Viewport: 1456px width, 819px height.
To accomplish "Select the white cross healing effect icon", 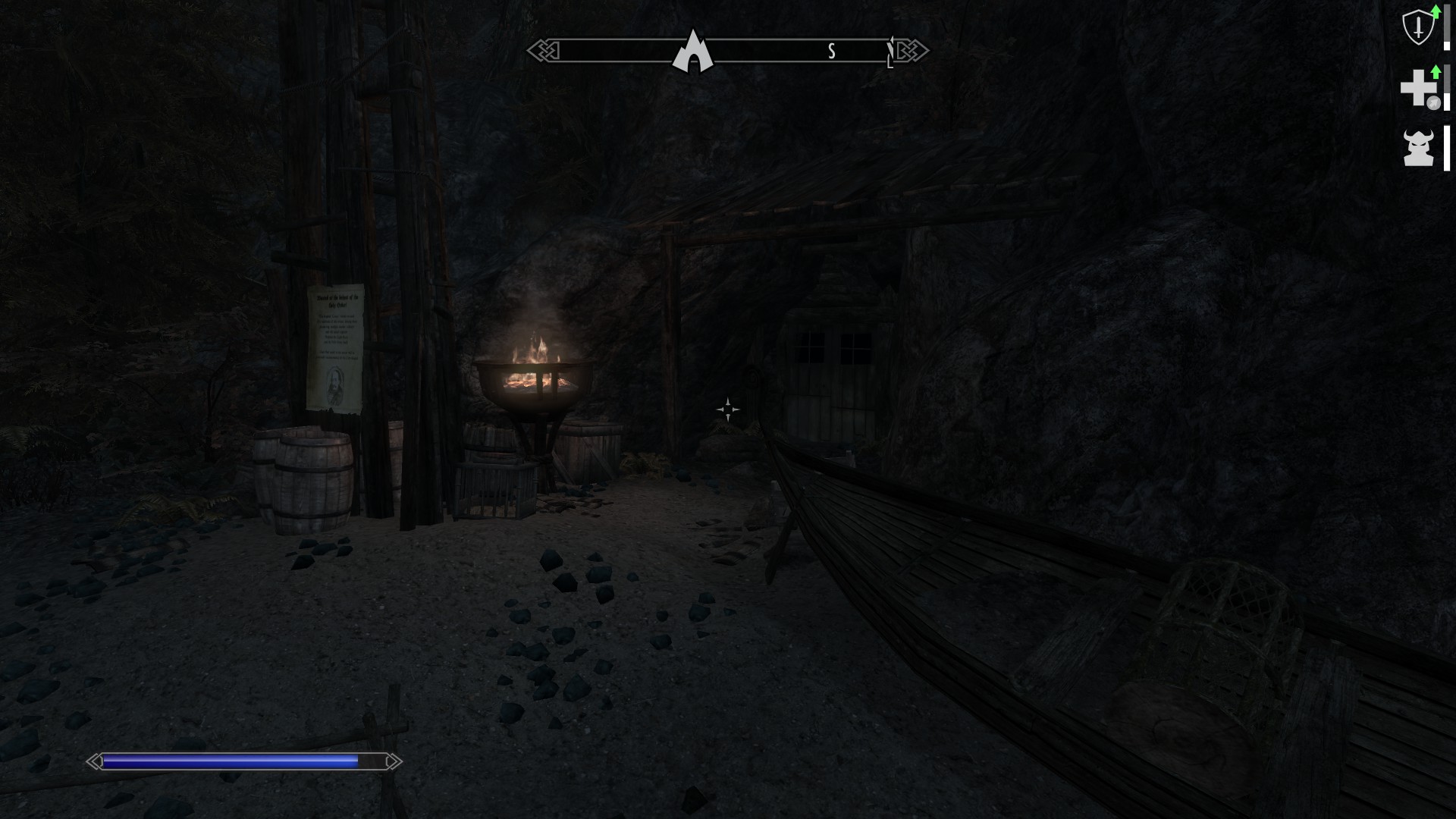I will tap(1417, 88).
